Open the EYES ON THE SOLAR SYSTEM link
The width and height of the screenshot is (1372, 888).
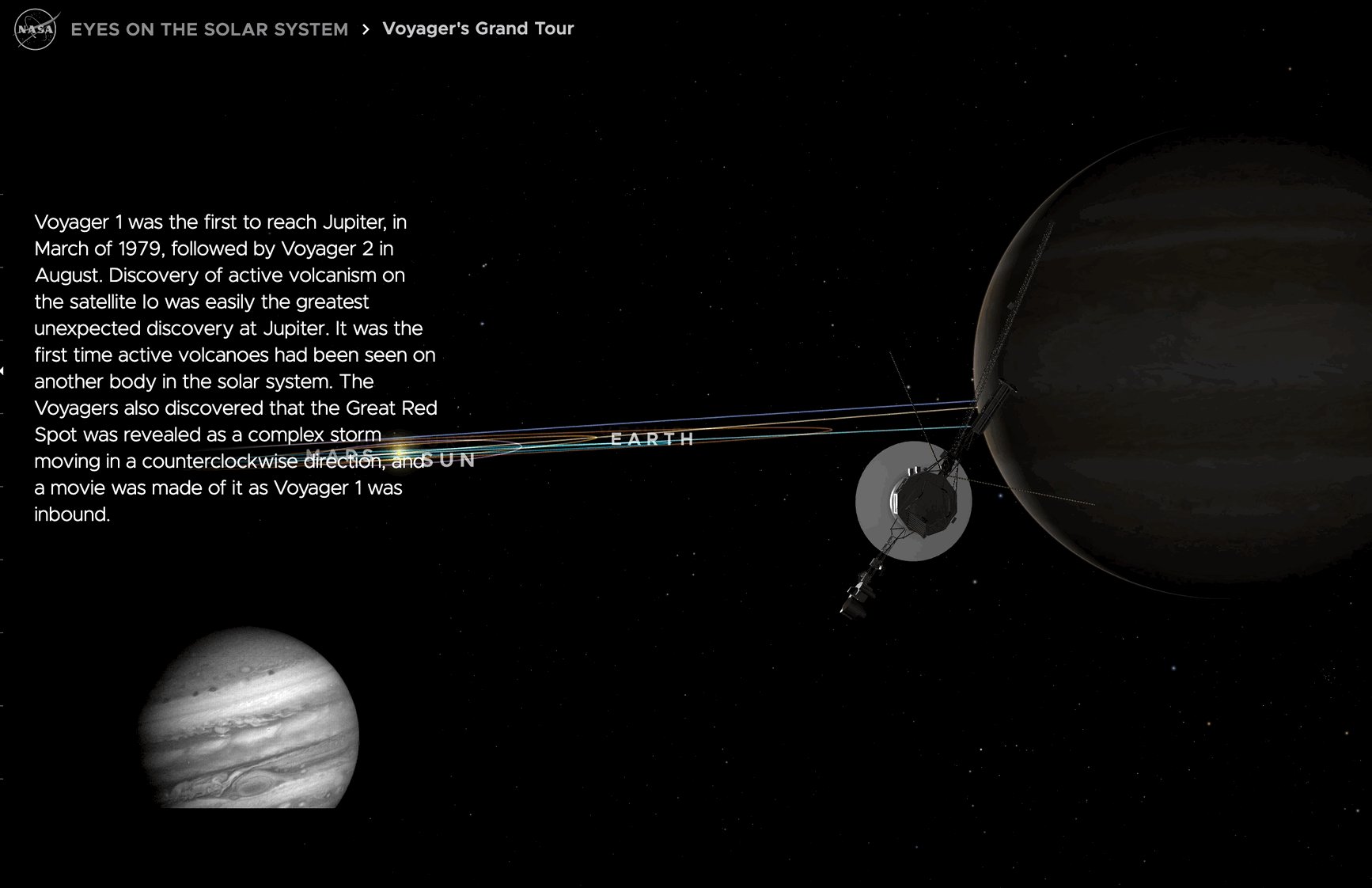209,28
